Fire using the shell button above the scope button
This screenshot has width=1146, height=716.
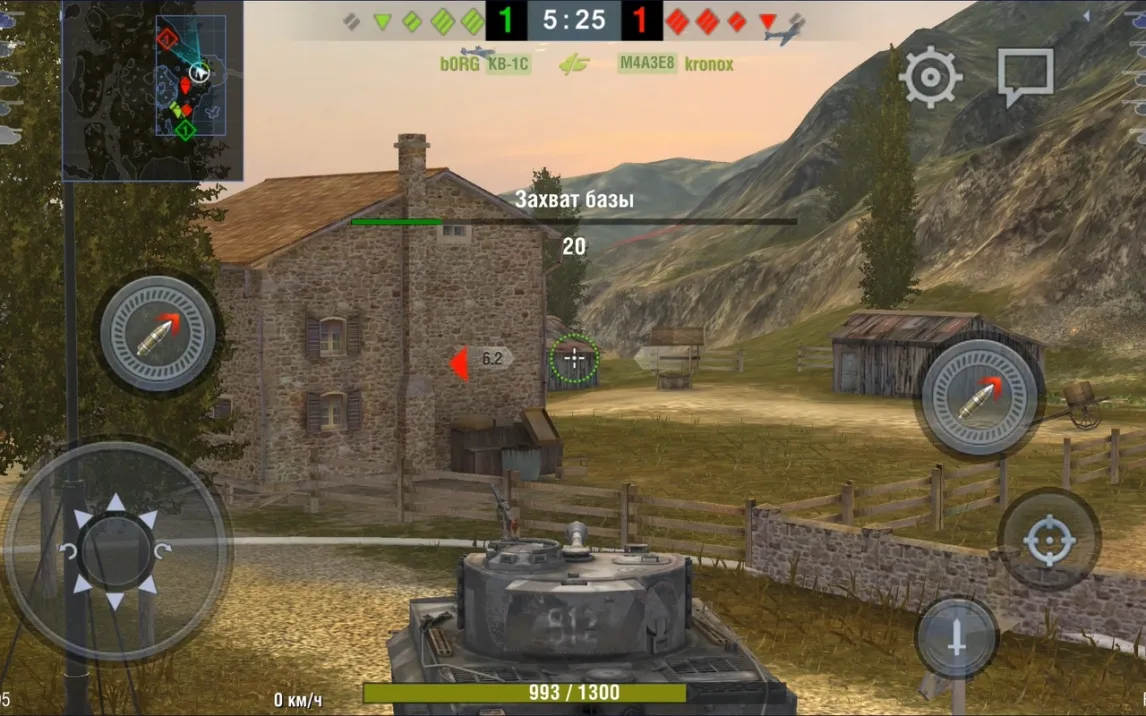pos(979,398)
